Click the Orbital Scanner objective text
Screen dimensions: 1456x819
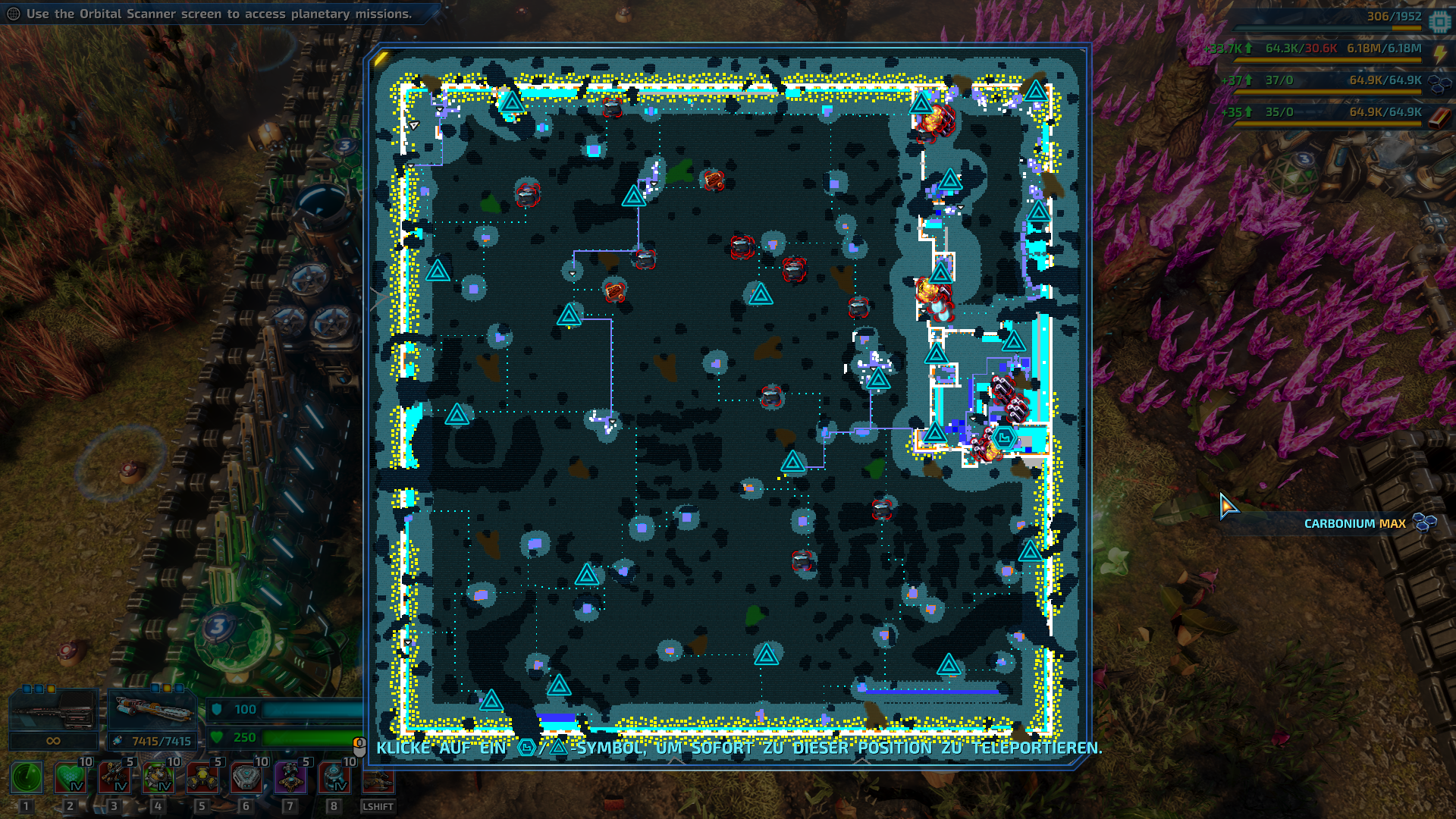pyautogui.click(x=219, y=14)
